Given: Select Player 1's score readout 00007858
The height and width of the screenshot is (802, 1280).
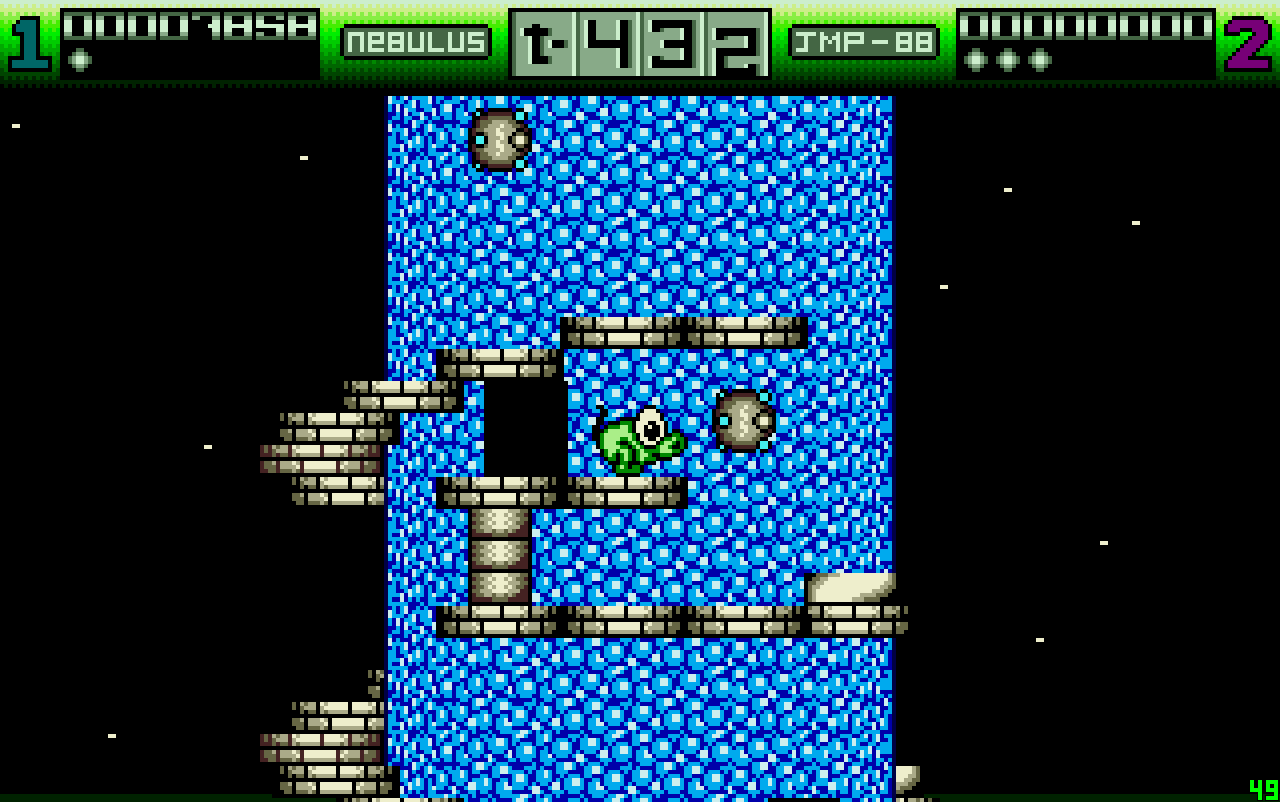Looking at the screenshot, I should (190, 26).
